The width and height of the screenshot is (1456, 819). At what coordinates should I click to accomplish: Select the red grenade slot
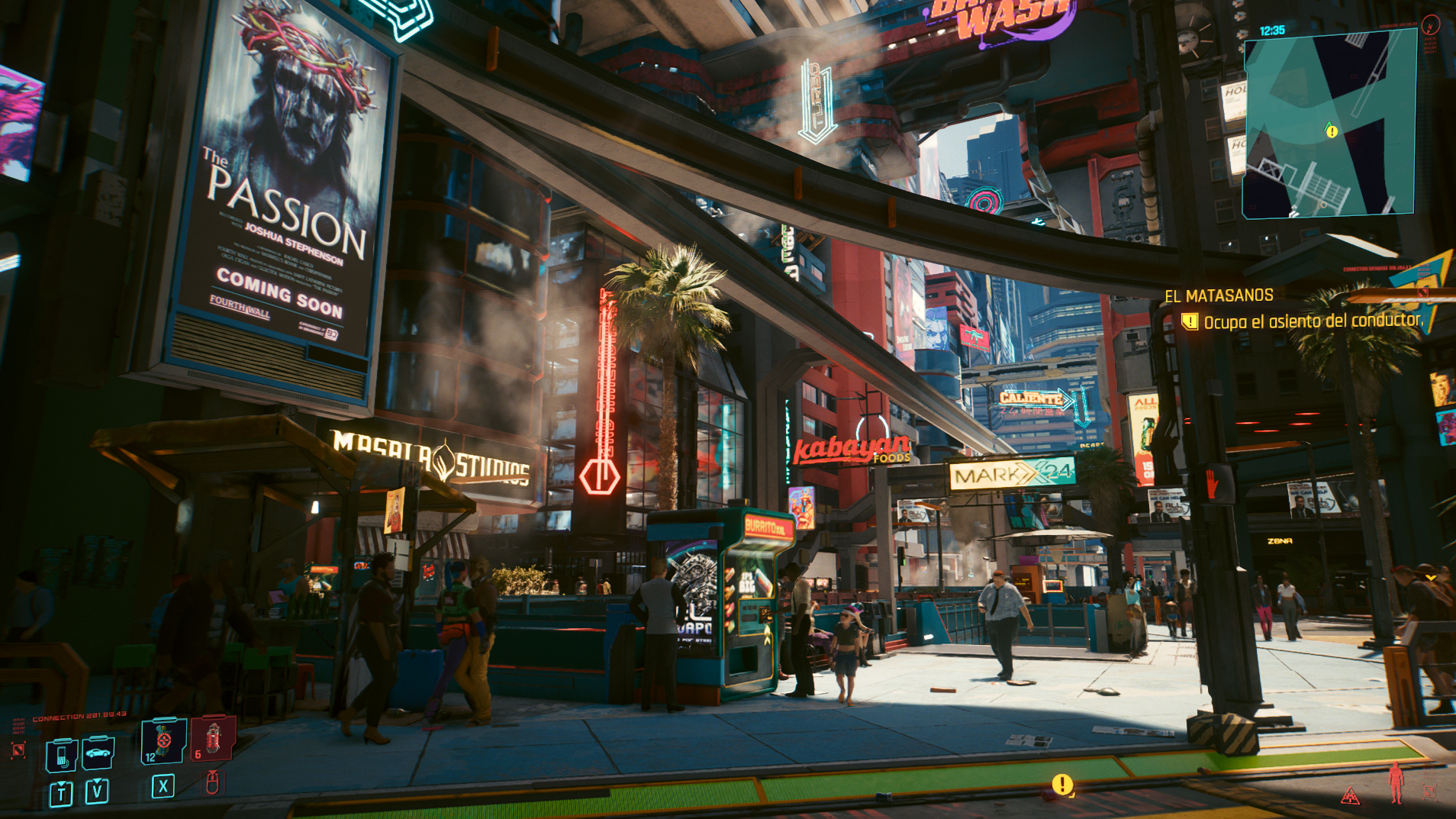click(x=213, y=739)
